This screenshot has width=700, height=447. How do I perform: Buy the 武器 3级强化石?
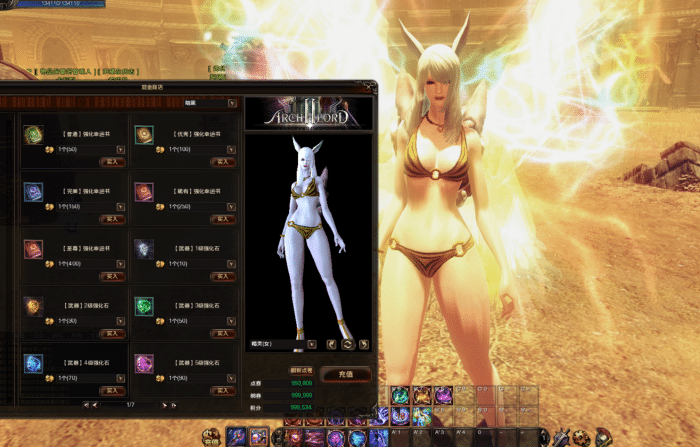[x=223, y=333]
